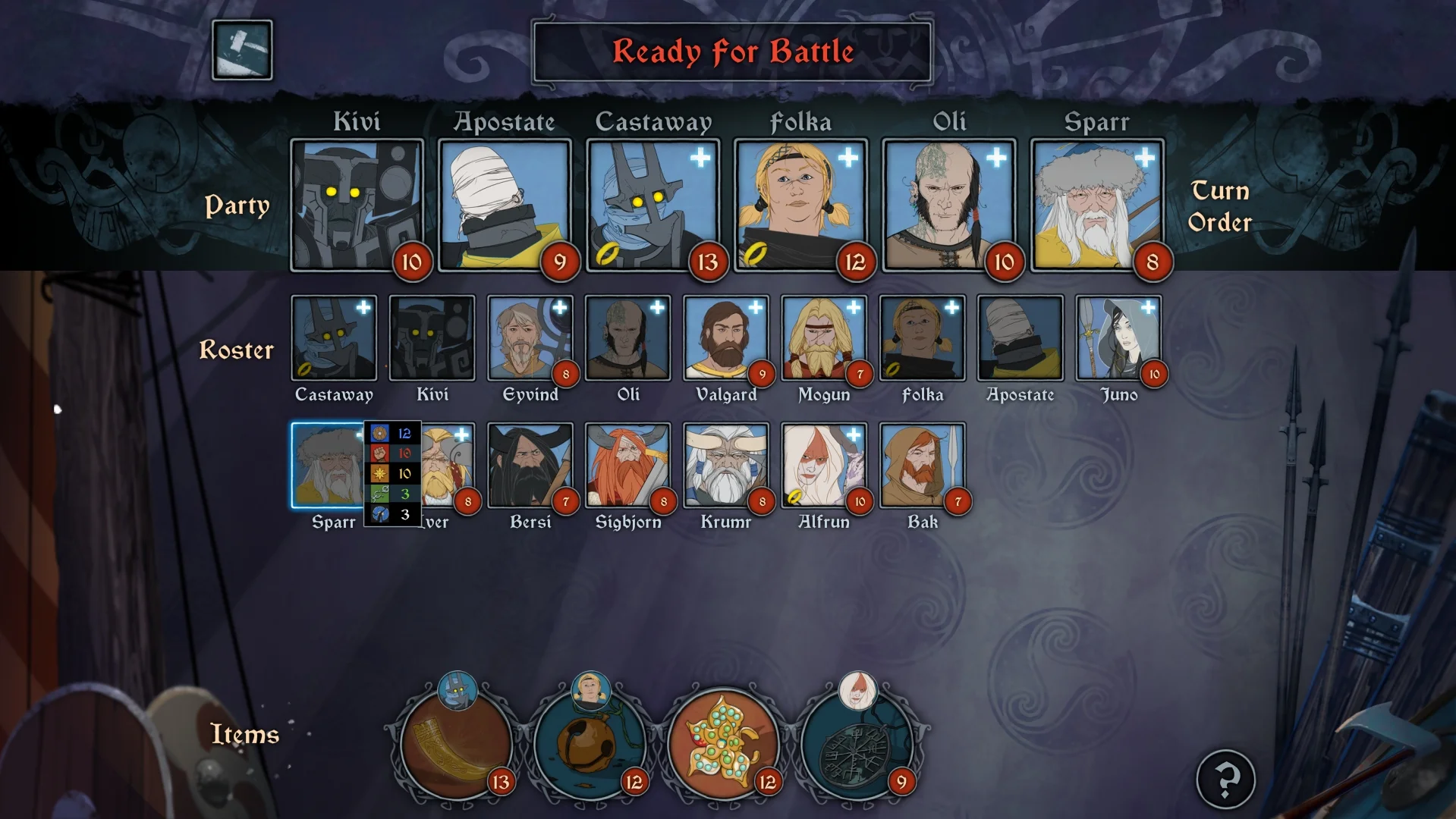Choose Bak from the roster
The height and width of the screenshot is (819, 1456).
(922, 466)
